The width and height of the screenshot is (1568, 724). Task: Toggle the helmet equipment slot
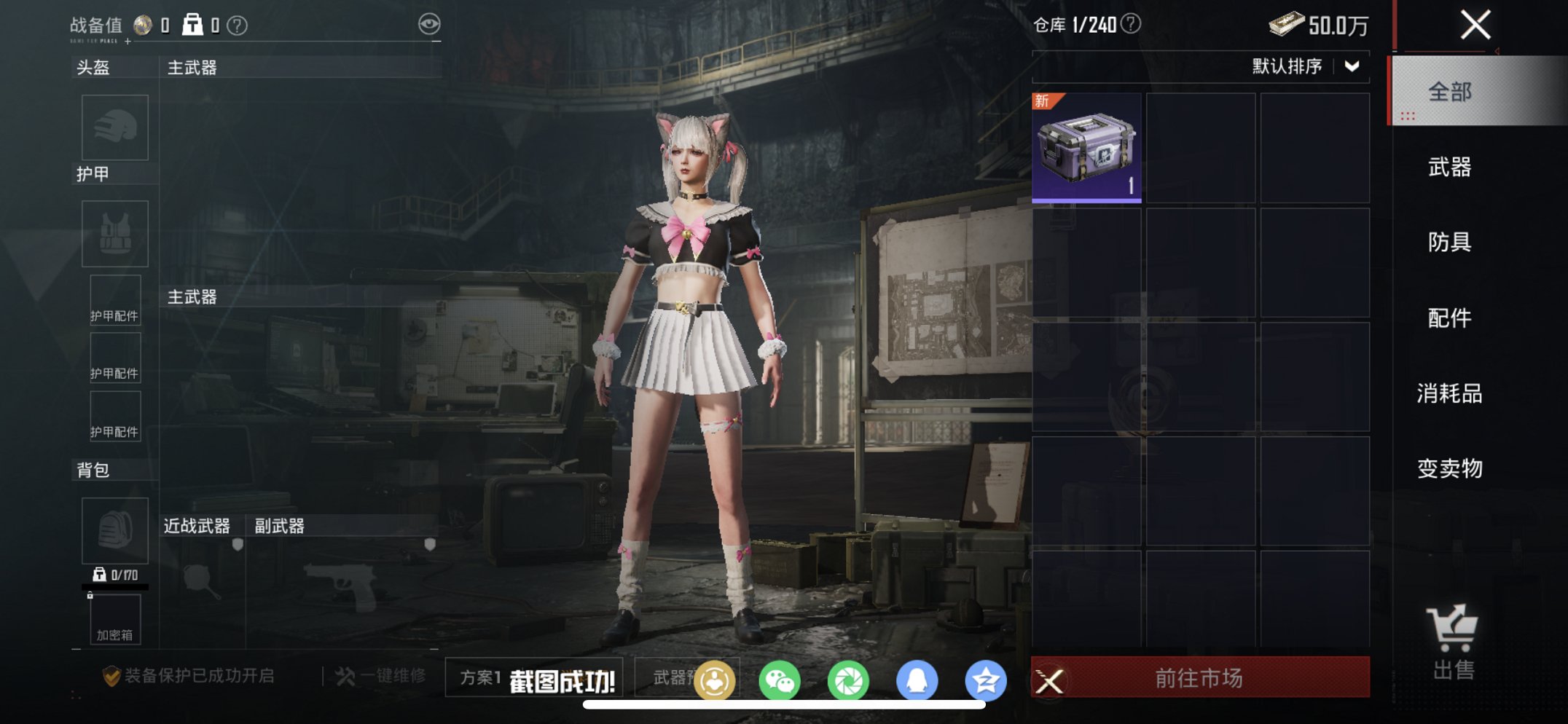point(114,127)
